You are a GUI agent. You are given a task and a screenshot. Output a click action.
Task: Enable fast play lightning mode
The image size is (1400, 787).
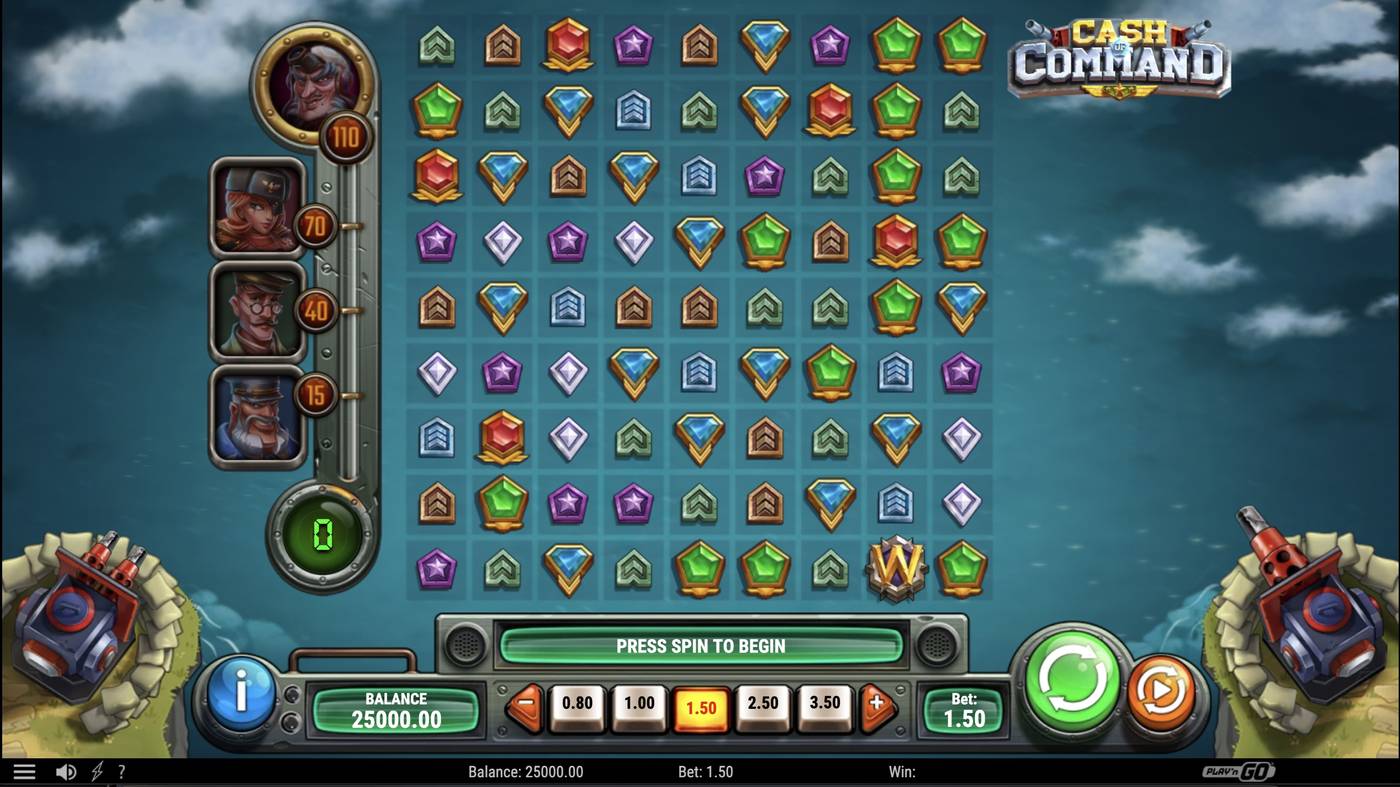95,771
